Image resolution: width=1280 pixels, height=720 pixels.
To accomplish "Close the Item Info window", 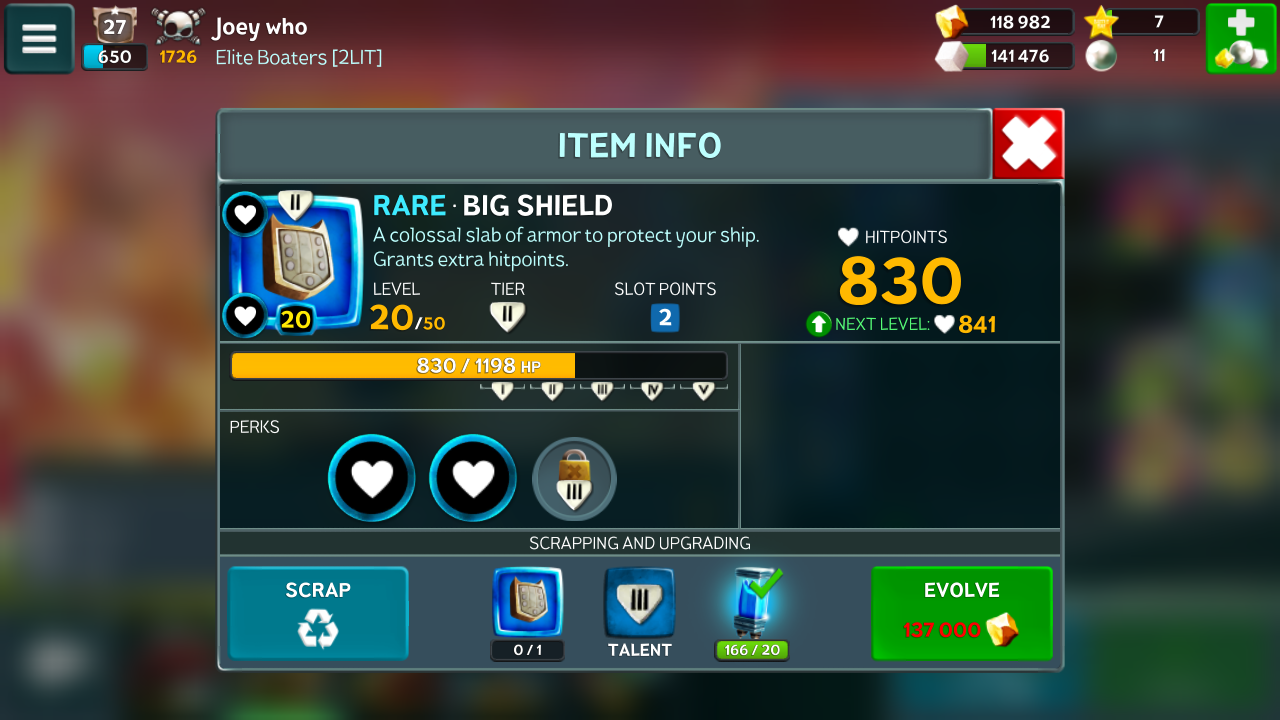I will [1028, 144].
